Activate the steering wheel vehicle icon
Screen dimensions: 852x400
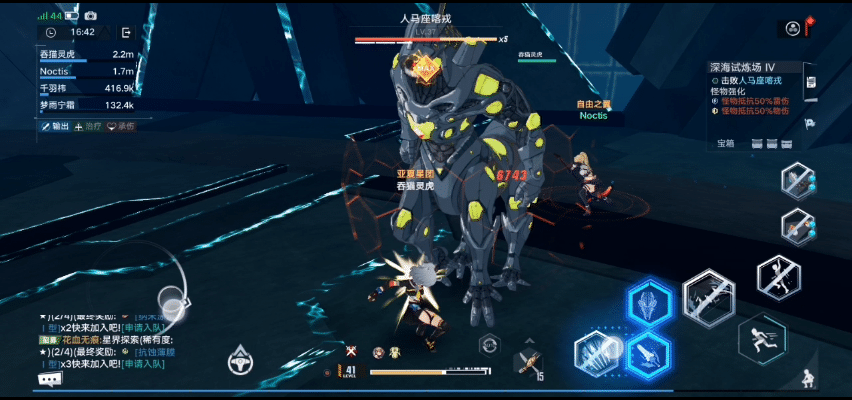click(x=240, y=358)
